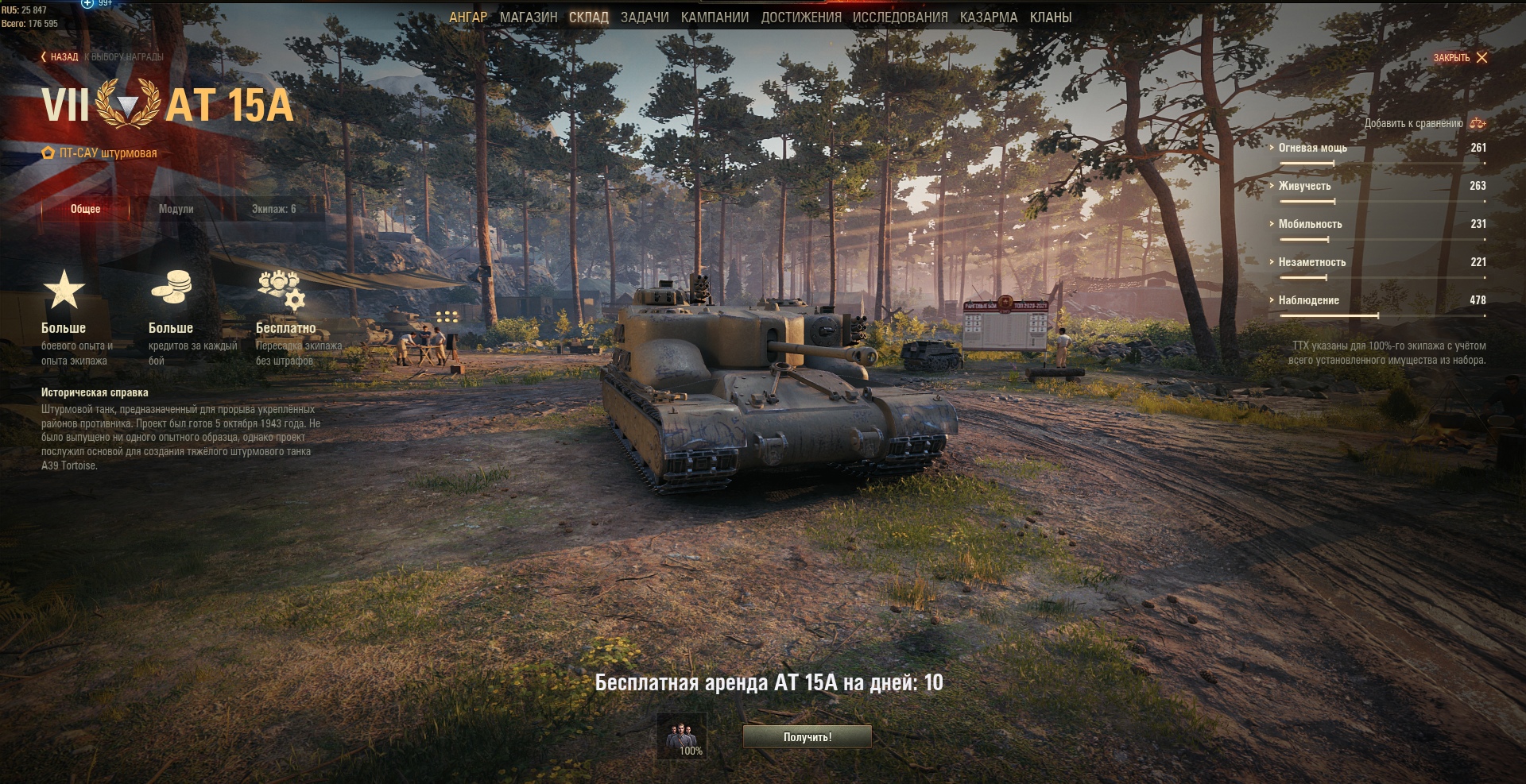The image size is (1526, 784).
Task: Expand the Живучесть stat
Action: pyautogui.click(x=1304, y=186)
